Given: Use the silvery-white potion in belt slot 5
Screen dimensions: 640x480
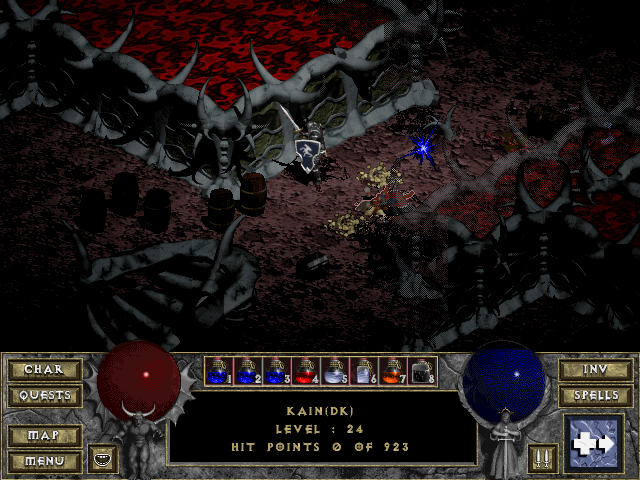Looking at the screenshot, I should [x=334, y=372].
